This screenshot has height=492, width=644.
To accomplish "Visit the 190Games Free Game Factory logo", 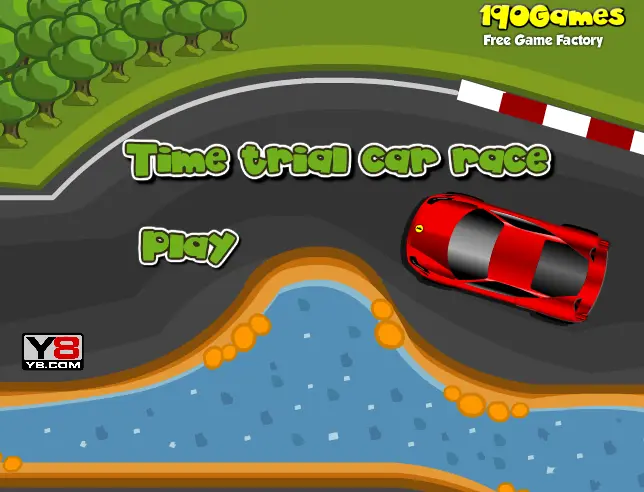I will pos(543,24).
